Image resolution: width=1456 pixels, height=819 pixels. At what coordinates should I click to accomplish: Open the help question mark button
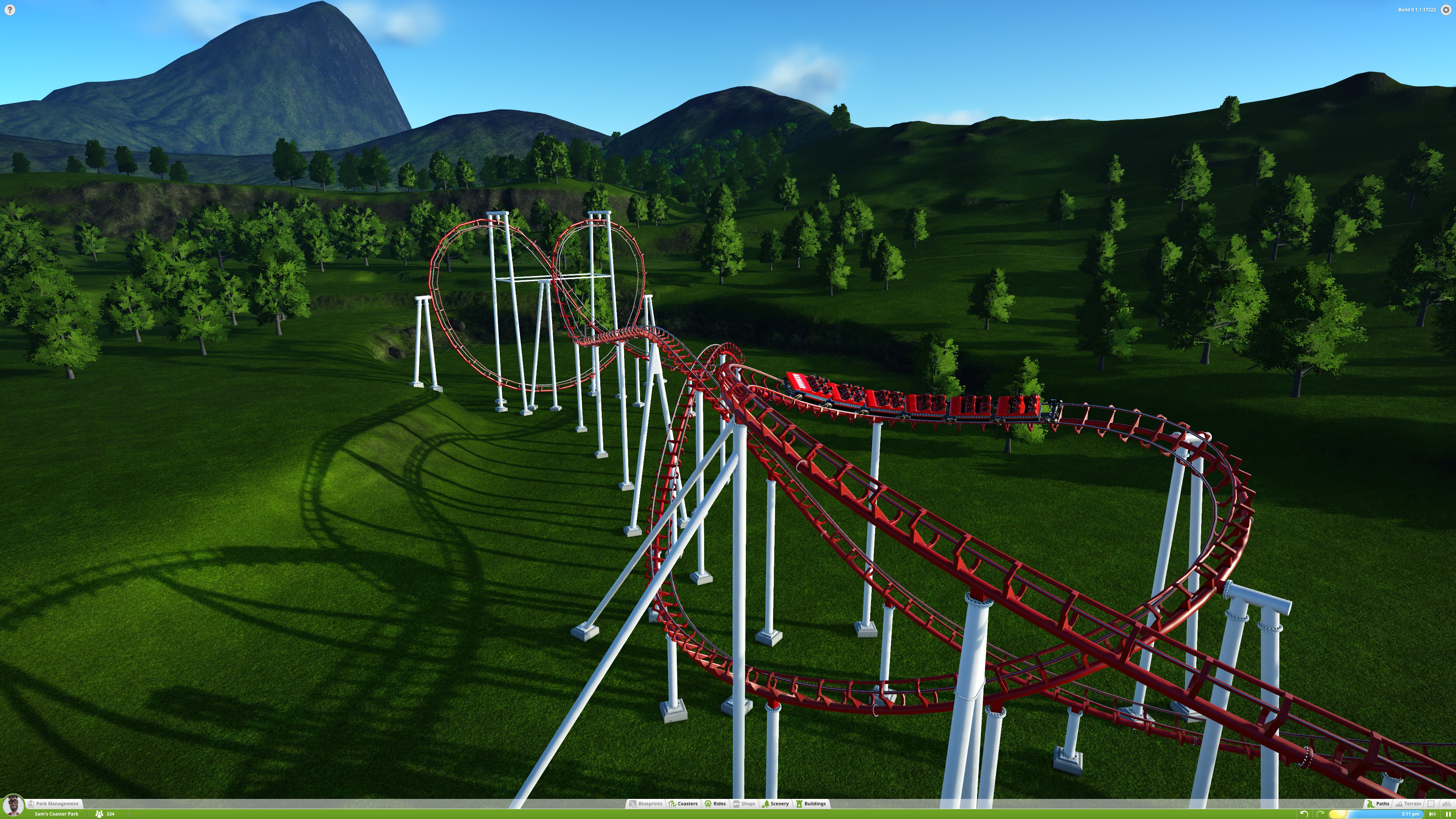[9, 9]
